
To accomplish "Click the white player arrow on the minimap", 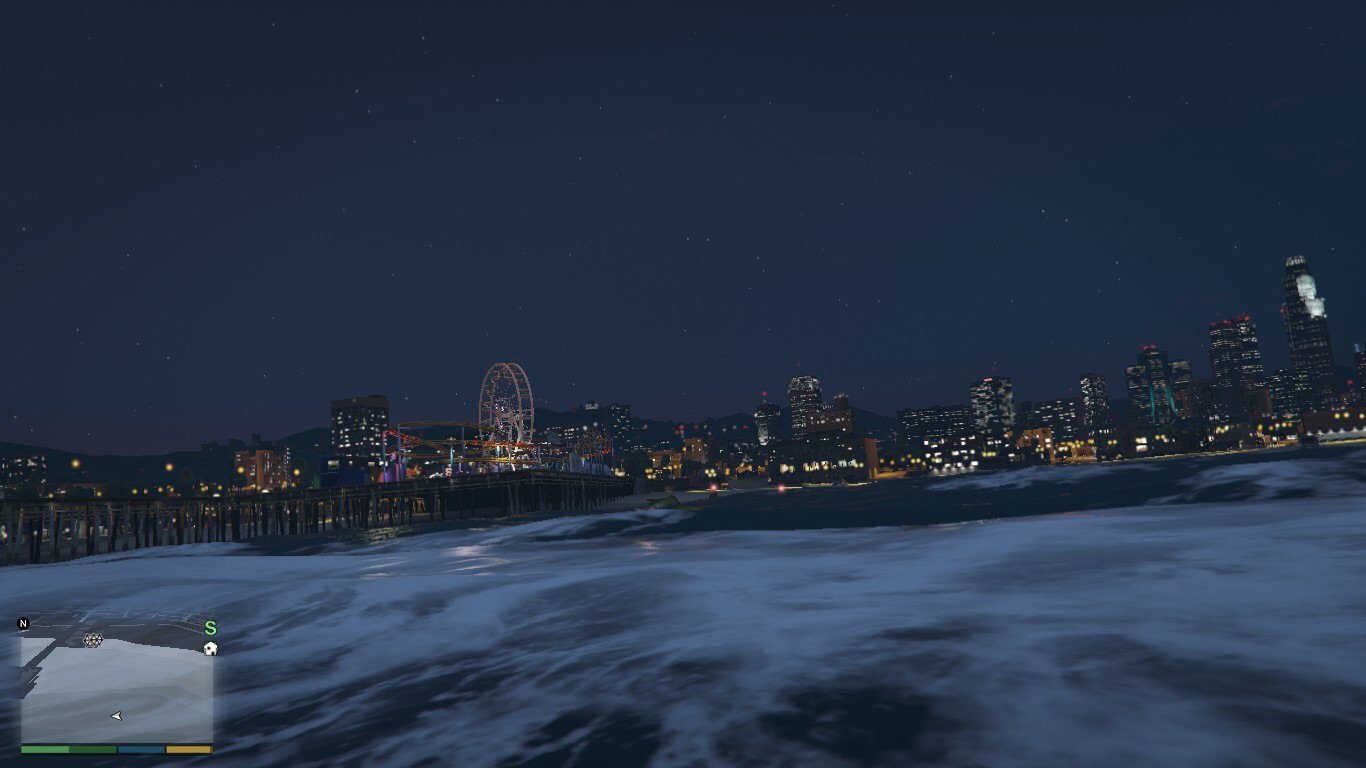I will pos(117,716).
